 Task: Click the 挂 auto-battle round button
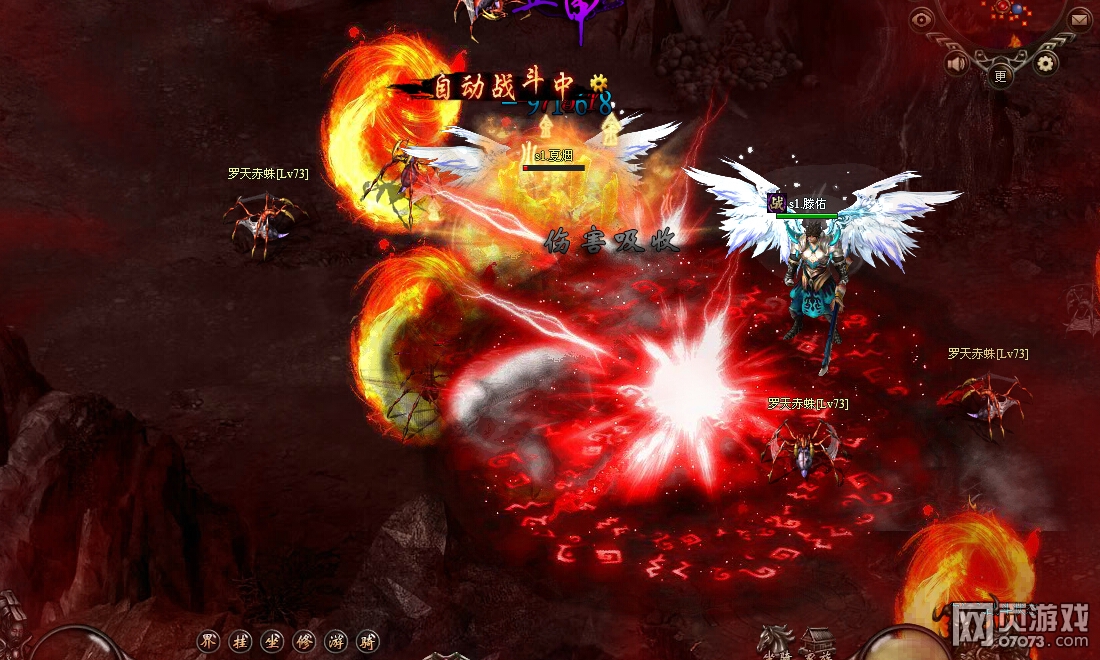240,641
